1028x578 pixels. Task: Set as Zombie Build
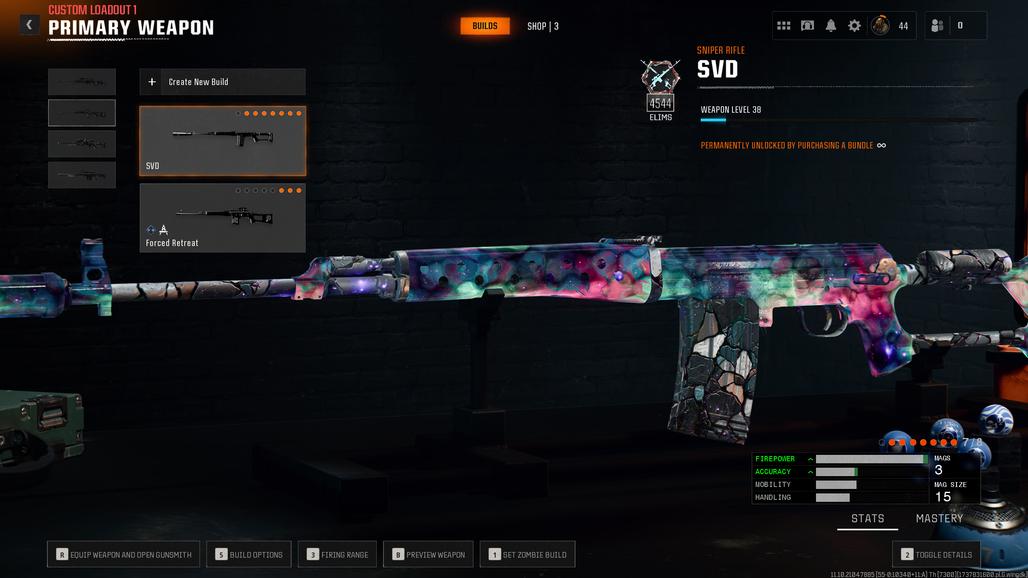[x=527, y=555]
